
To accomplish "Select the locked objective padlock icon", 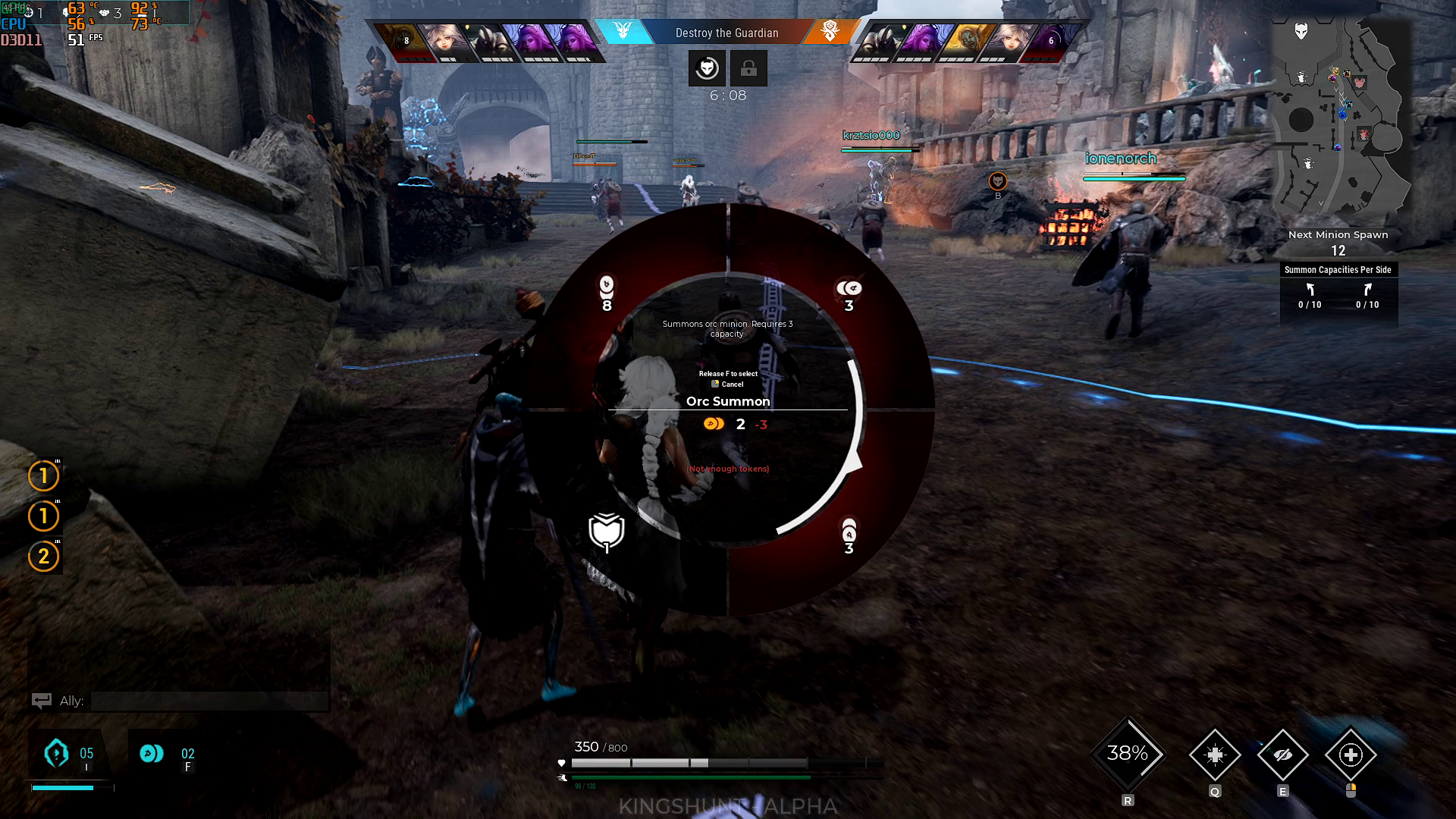I will click(748, 68).
